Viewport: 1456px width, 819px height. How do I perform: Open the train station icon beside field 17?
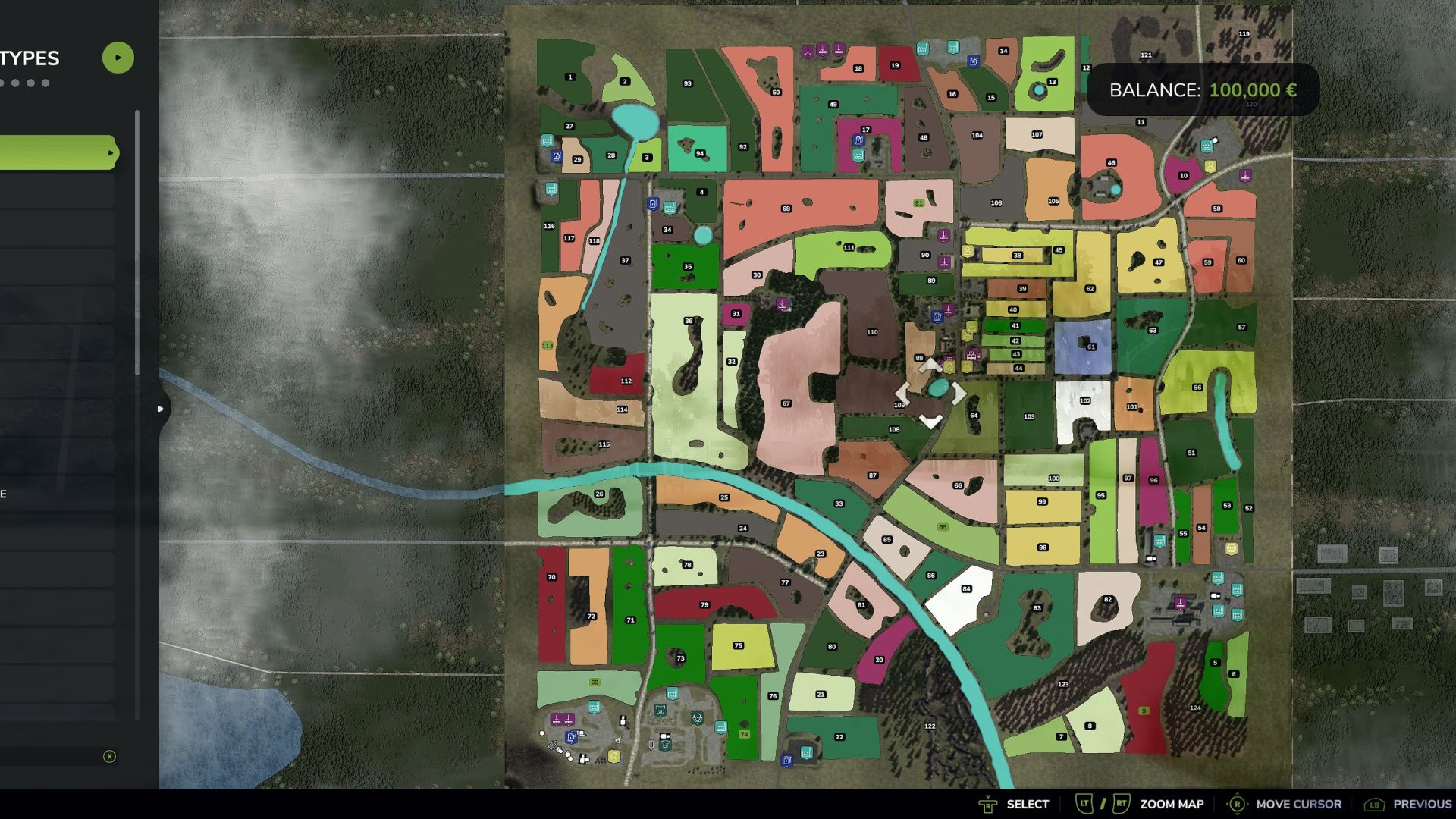tap(858, 155)
